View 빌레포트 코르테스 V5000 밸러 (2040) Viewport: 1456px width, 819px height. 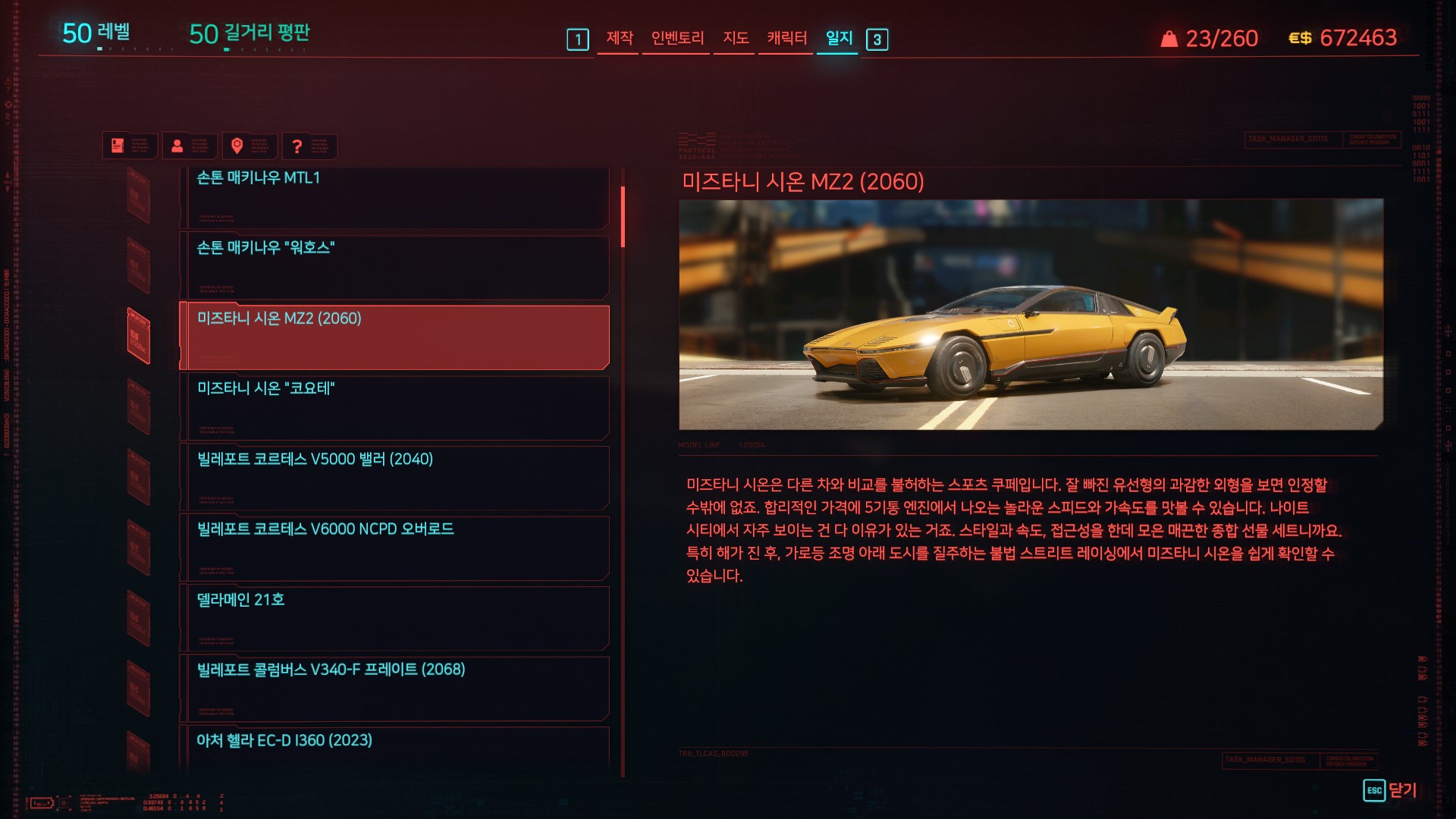[394, 478]
